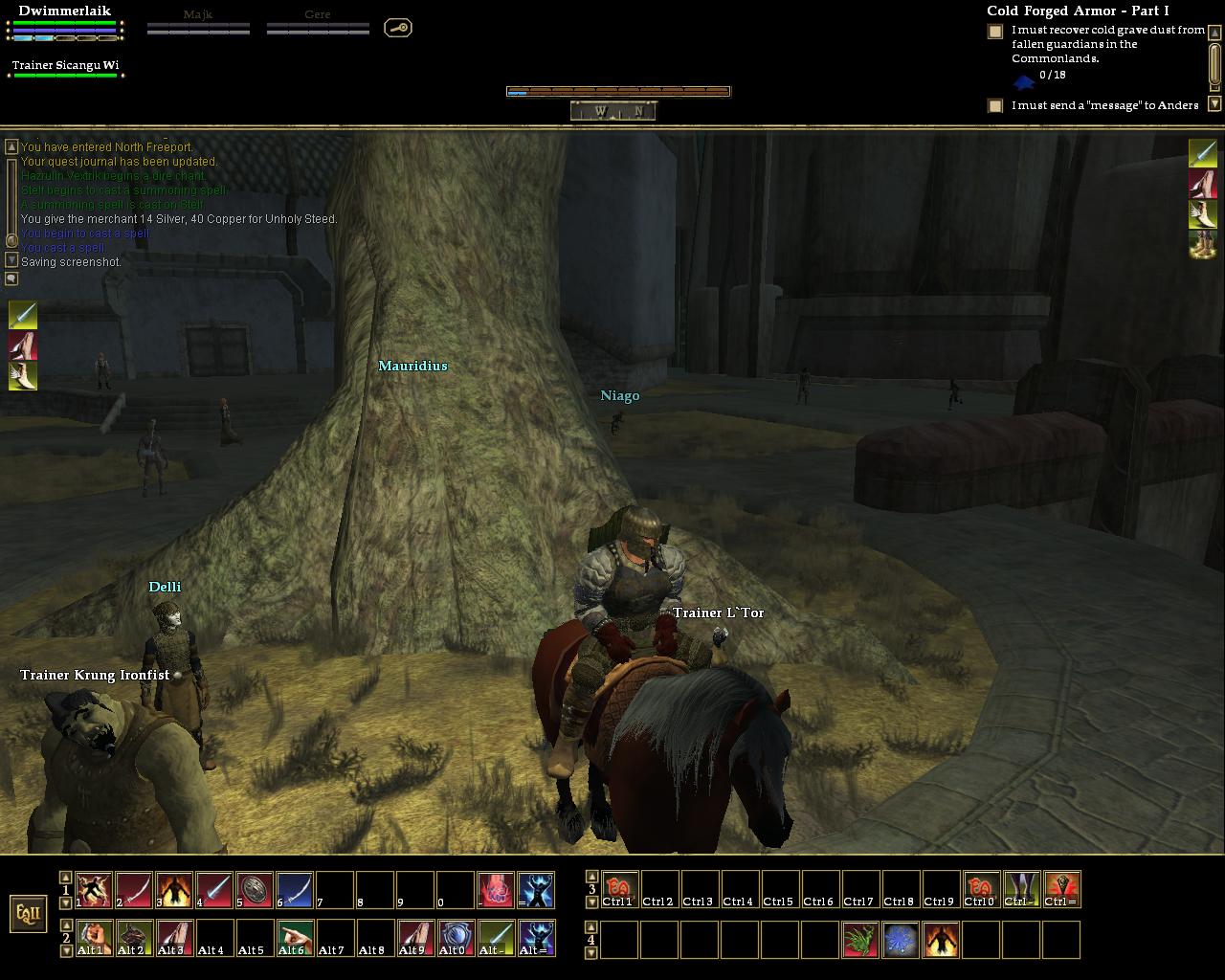The image size is (1225, 980).
Task: Click the W/N compass strip
Action: click(x=613, y=111)
